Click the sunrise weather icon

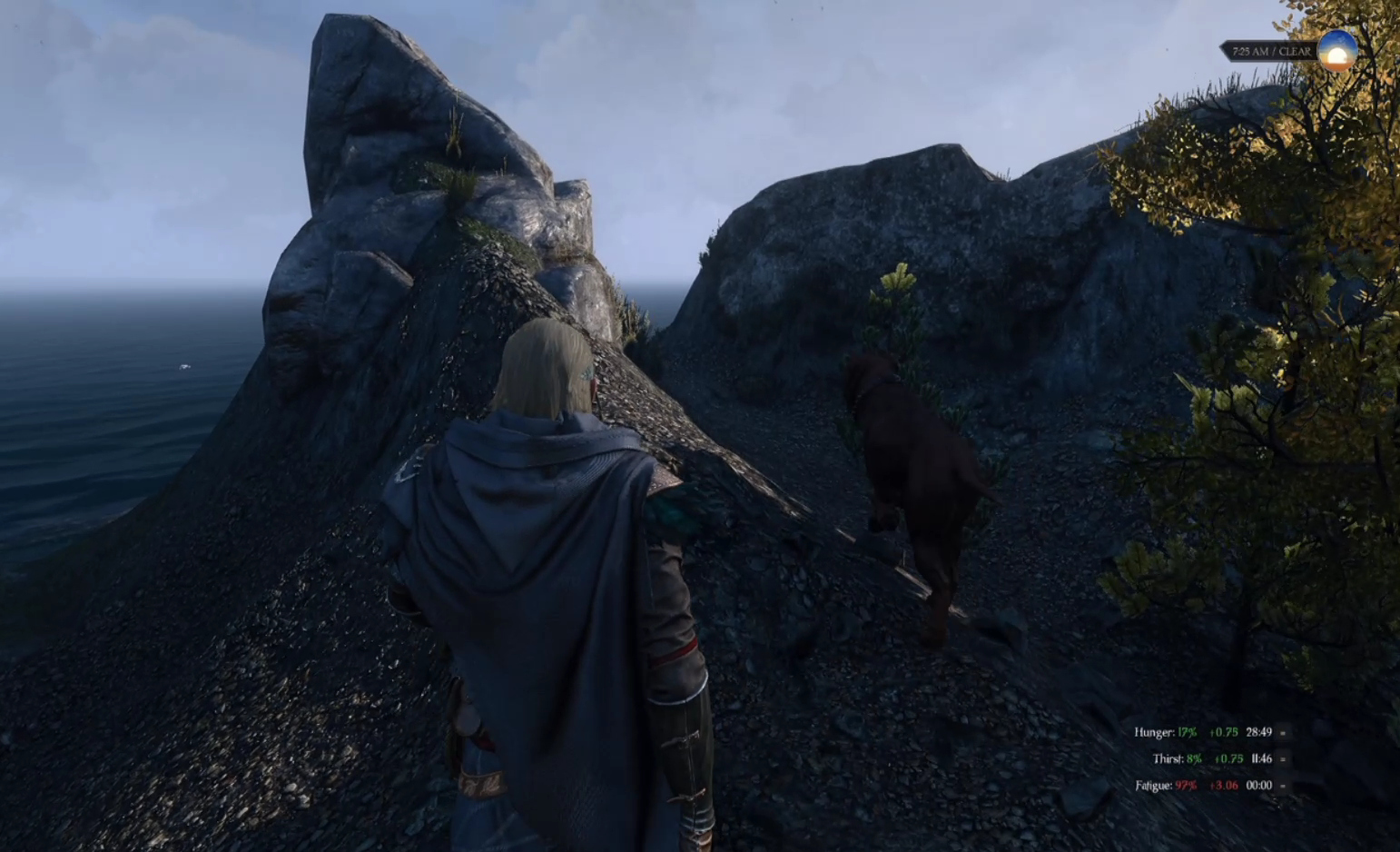click(x=1336, y=51)
